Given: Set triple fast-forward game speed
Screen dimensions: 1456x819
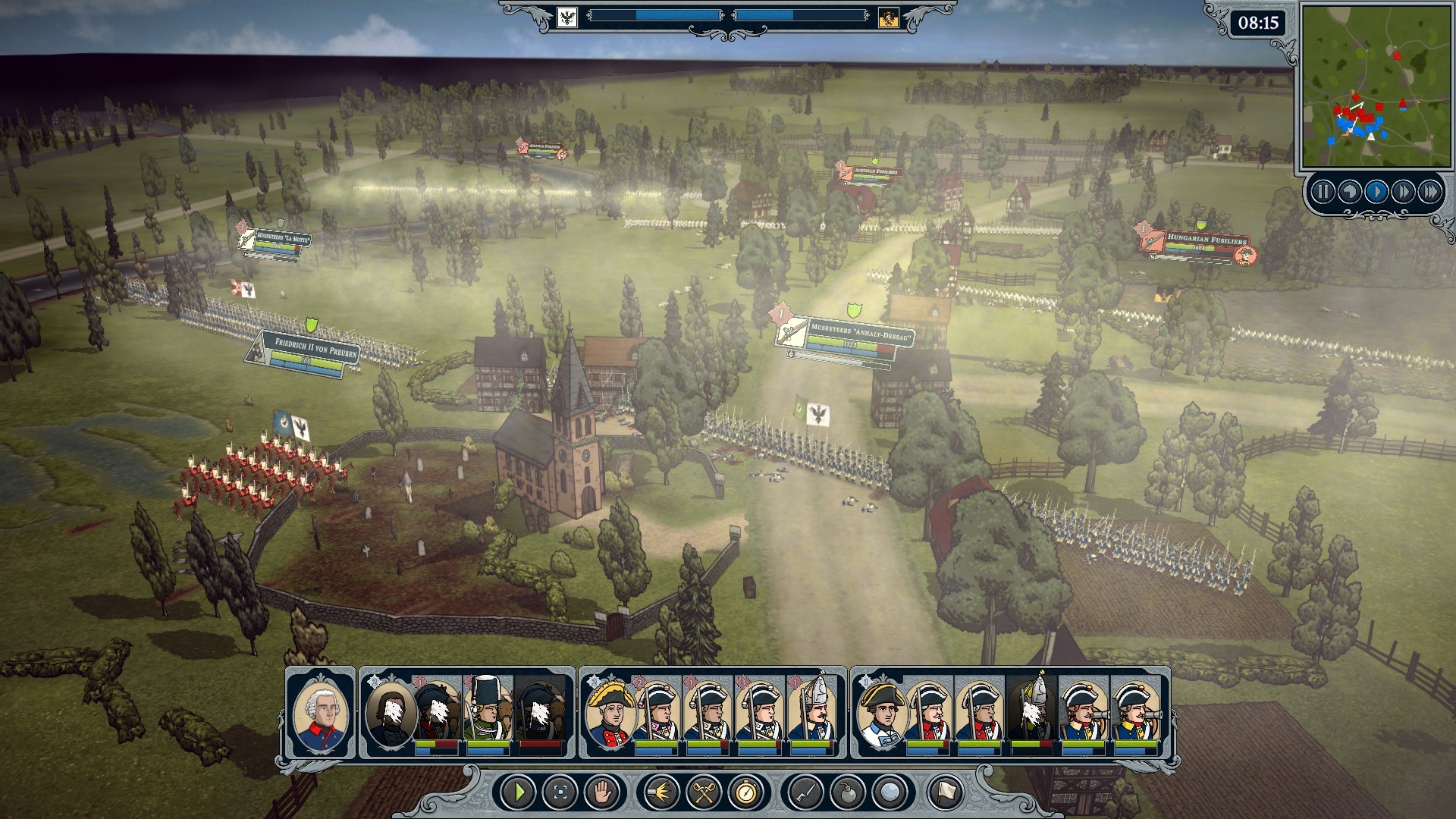Looking at the screenshot, I should pyautogui.click(x=1430, y=192).
